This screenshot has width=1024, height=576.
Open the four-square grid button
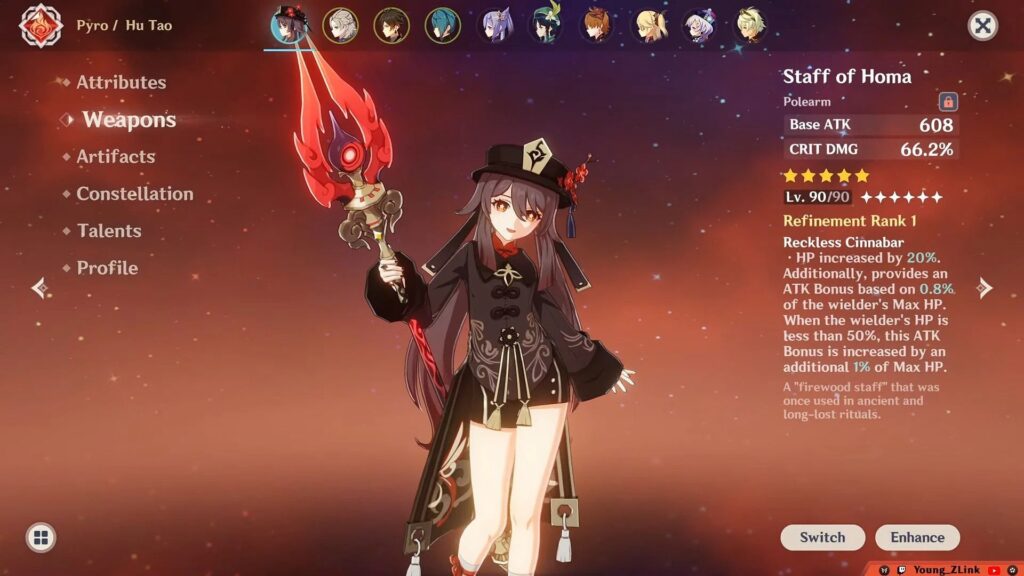tap(41, 537)
